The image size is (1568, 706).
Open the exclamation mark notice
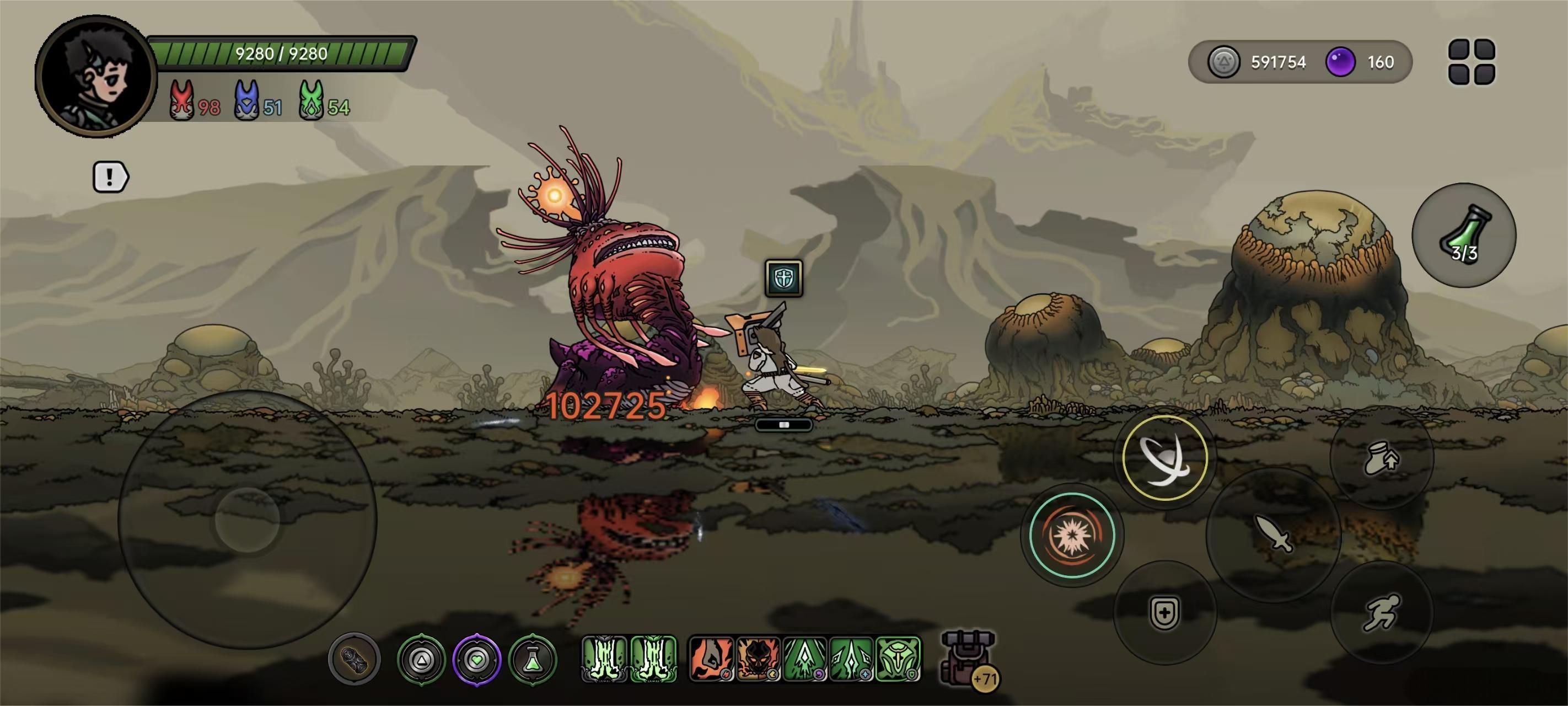pyautogui.click(x=110, y=177)
